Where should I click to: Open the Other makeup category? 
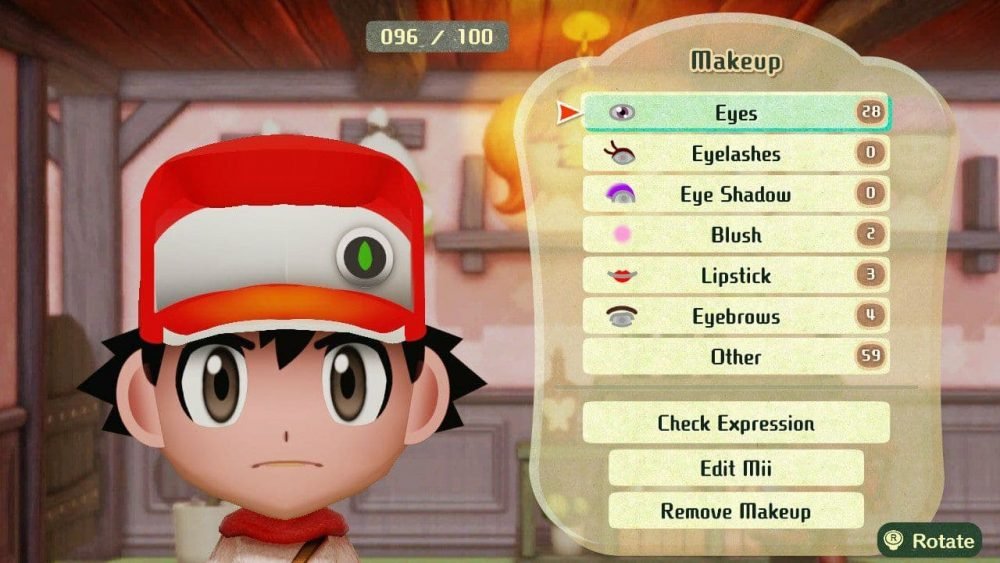736,357
